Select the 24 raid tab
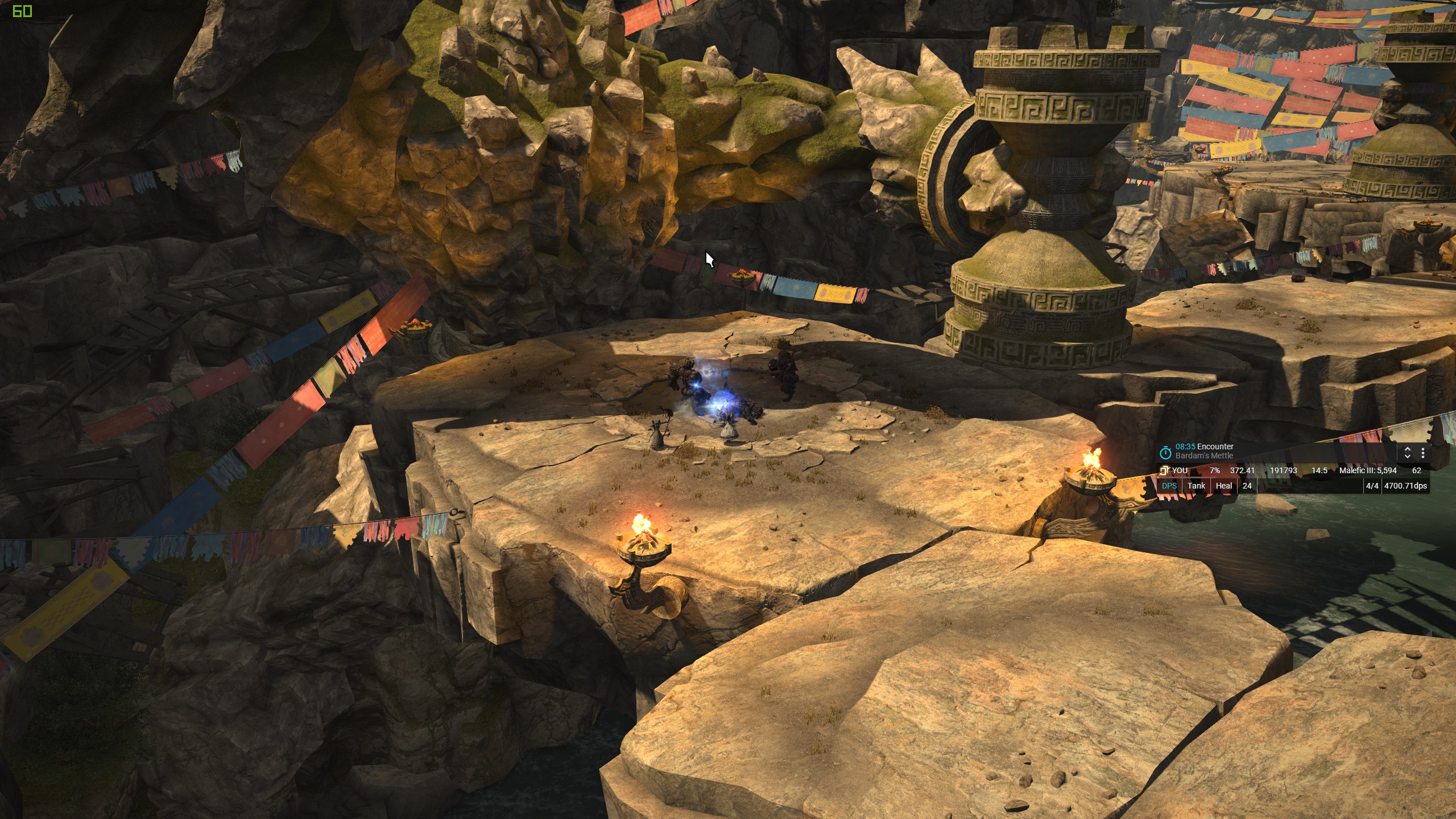 (1247, 486)
